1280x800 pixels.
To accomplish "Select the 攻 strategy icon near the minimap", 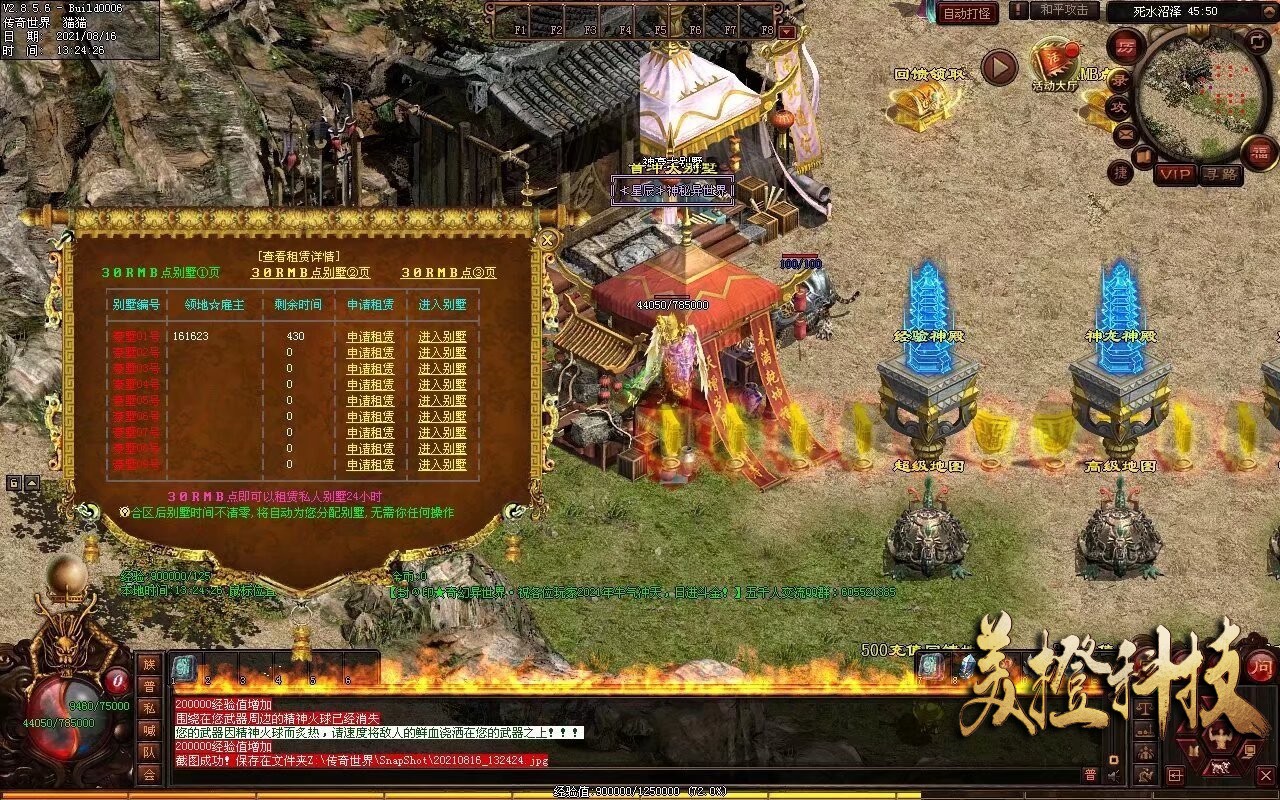I will tap(1120, 106).
